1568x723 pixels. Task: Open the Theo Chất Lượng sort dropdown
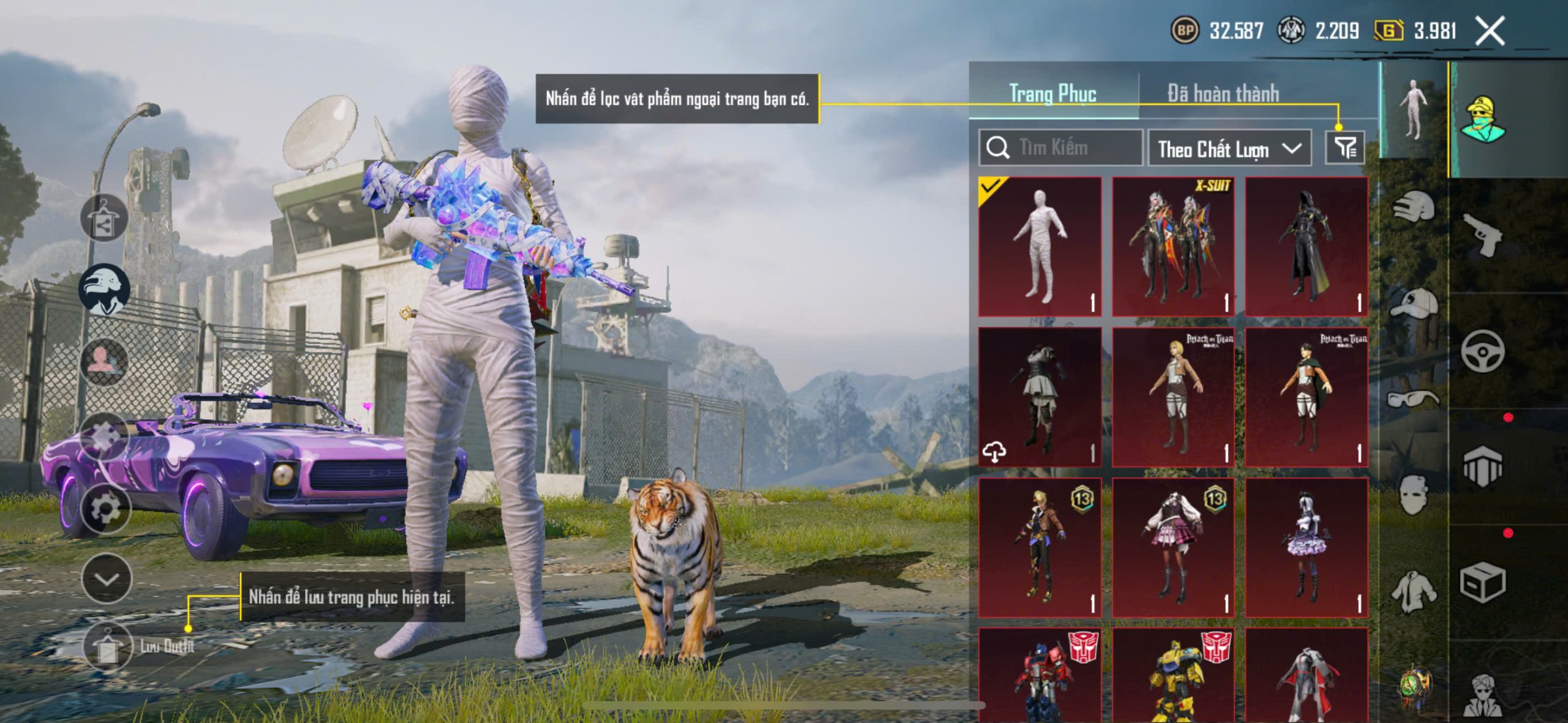1229,149
